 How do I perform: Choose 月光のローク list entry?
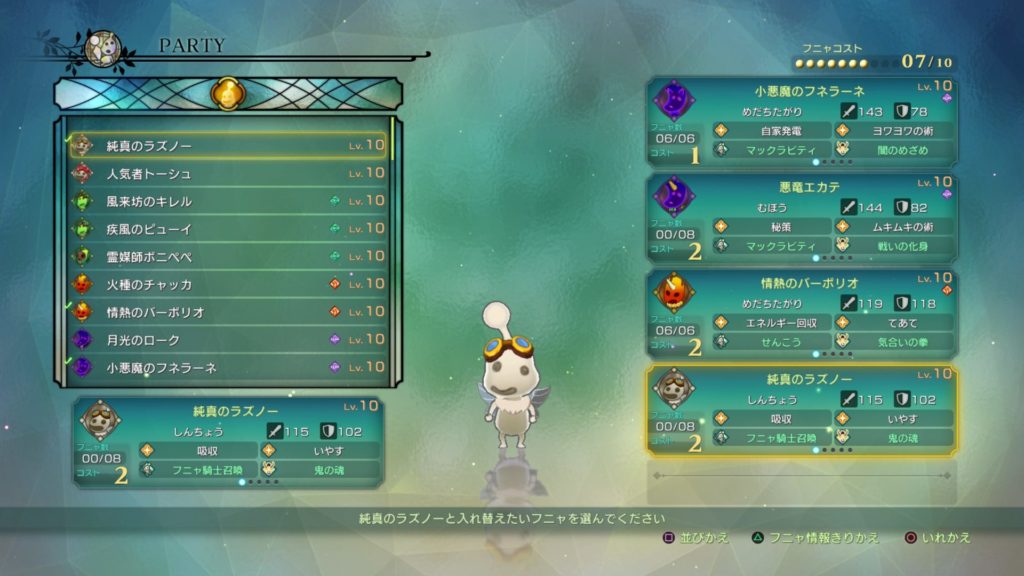pos(228,340)
